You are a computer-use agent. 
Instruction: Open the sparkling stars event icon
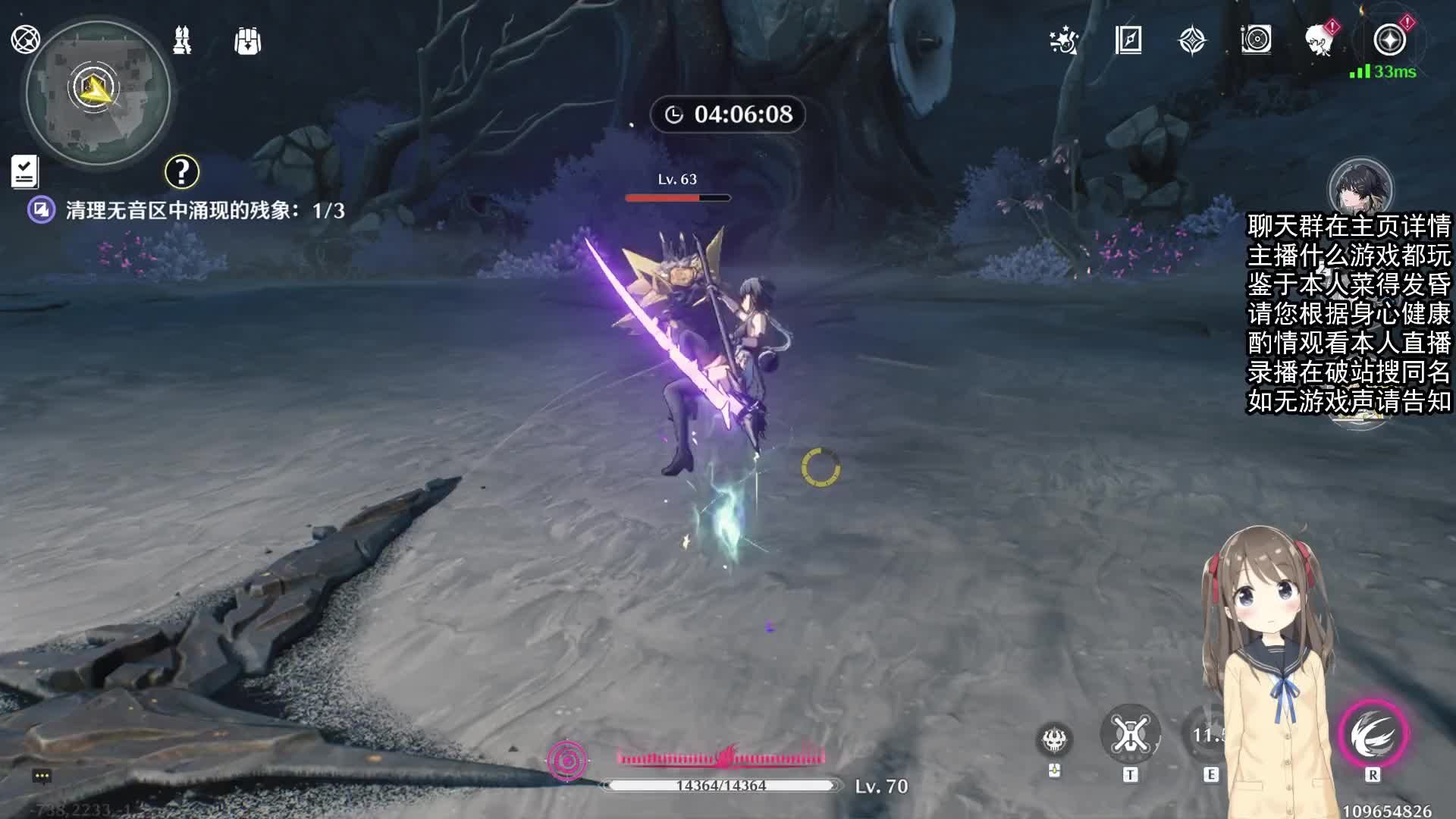tap(1064, 40)
